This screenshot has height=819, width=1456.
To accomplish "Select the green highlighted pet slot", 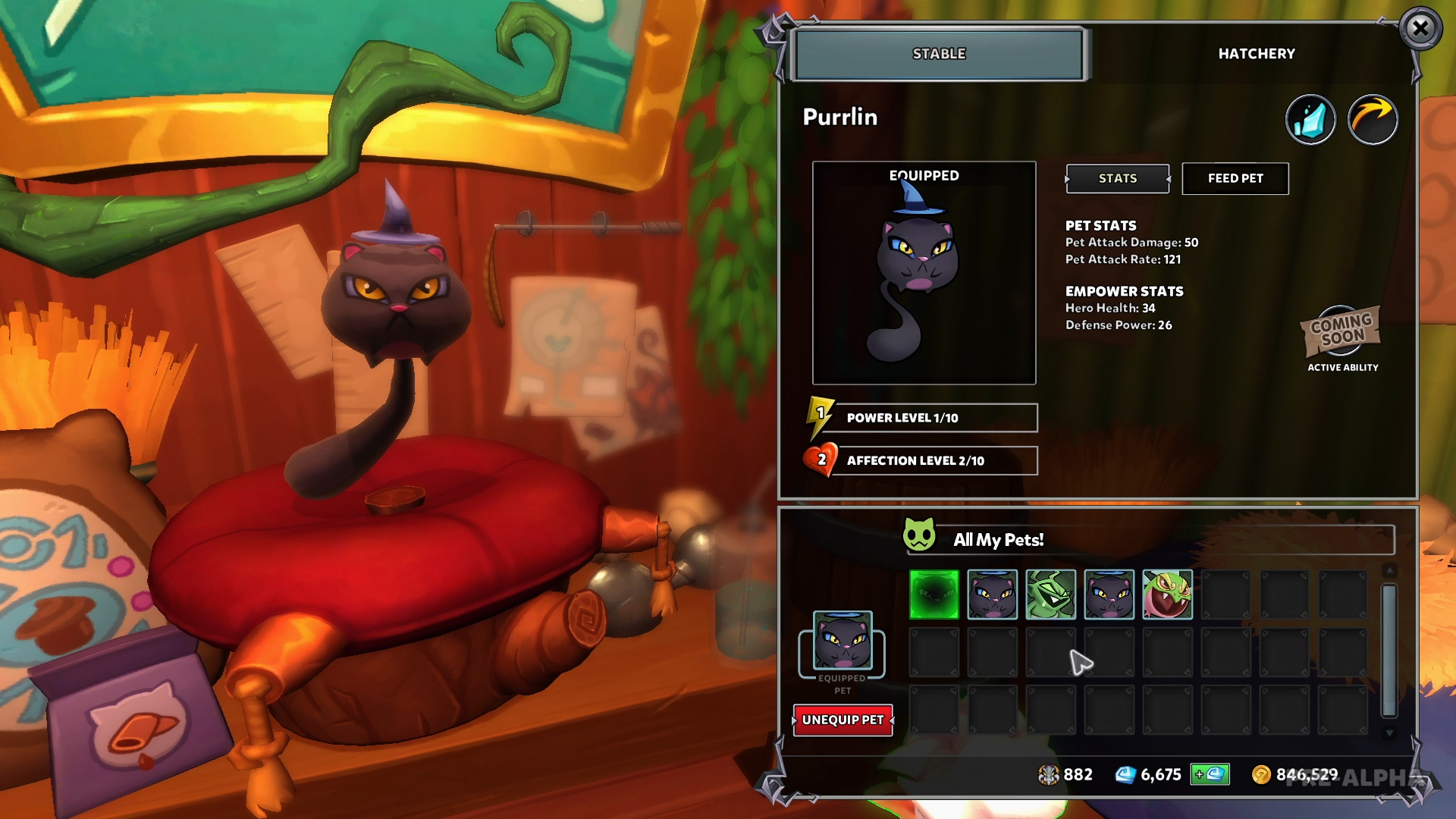I will tap(934, 595).
